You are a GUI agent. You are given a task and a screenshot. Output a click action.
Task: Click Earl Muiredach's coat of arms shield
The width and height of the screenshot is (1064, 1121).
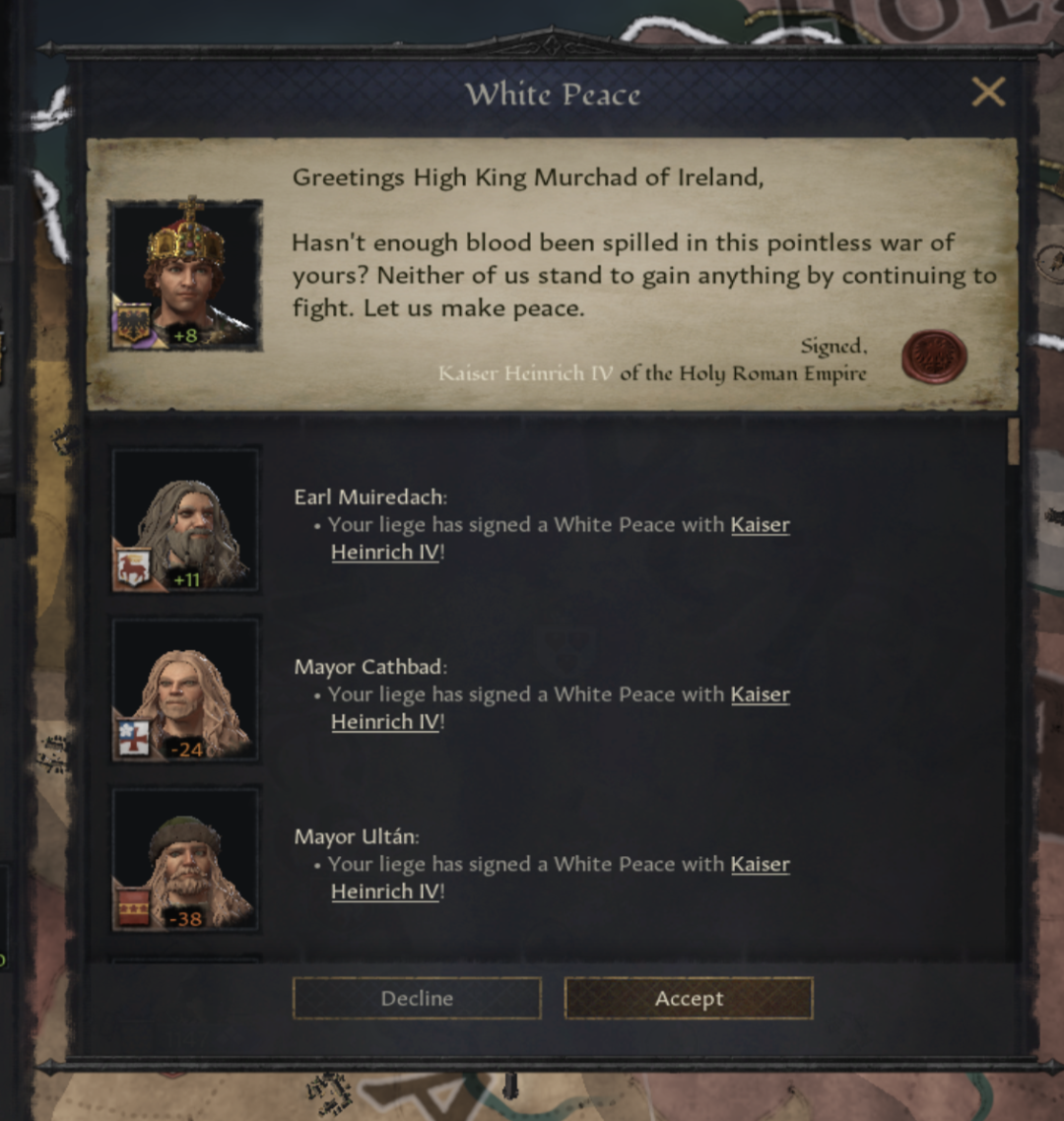coord(133,568)
